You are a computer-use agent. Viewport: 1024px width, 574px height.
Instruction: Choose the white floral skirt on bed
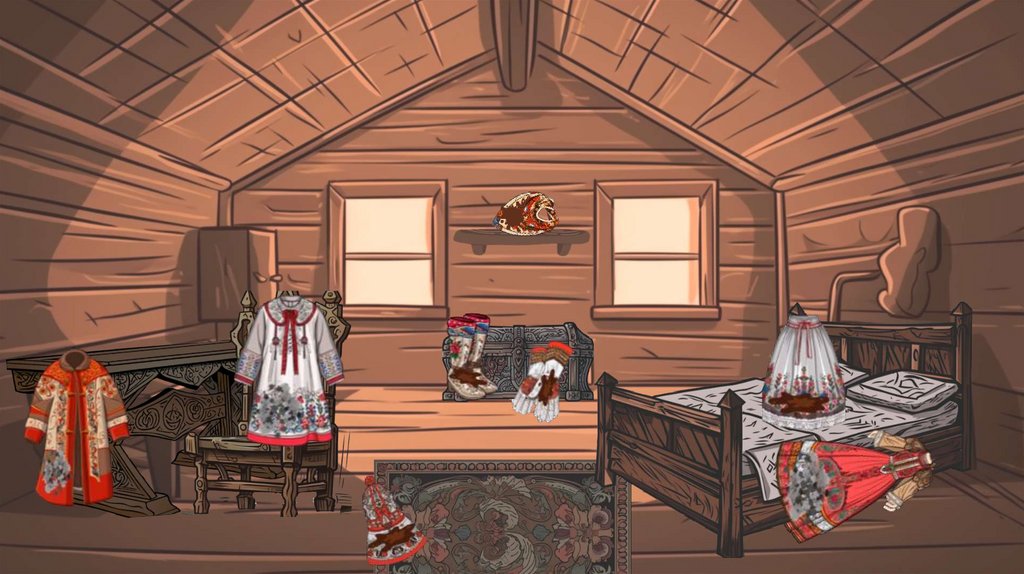[x=804, y=373]
